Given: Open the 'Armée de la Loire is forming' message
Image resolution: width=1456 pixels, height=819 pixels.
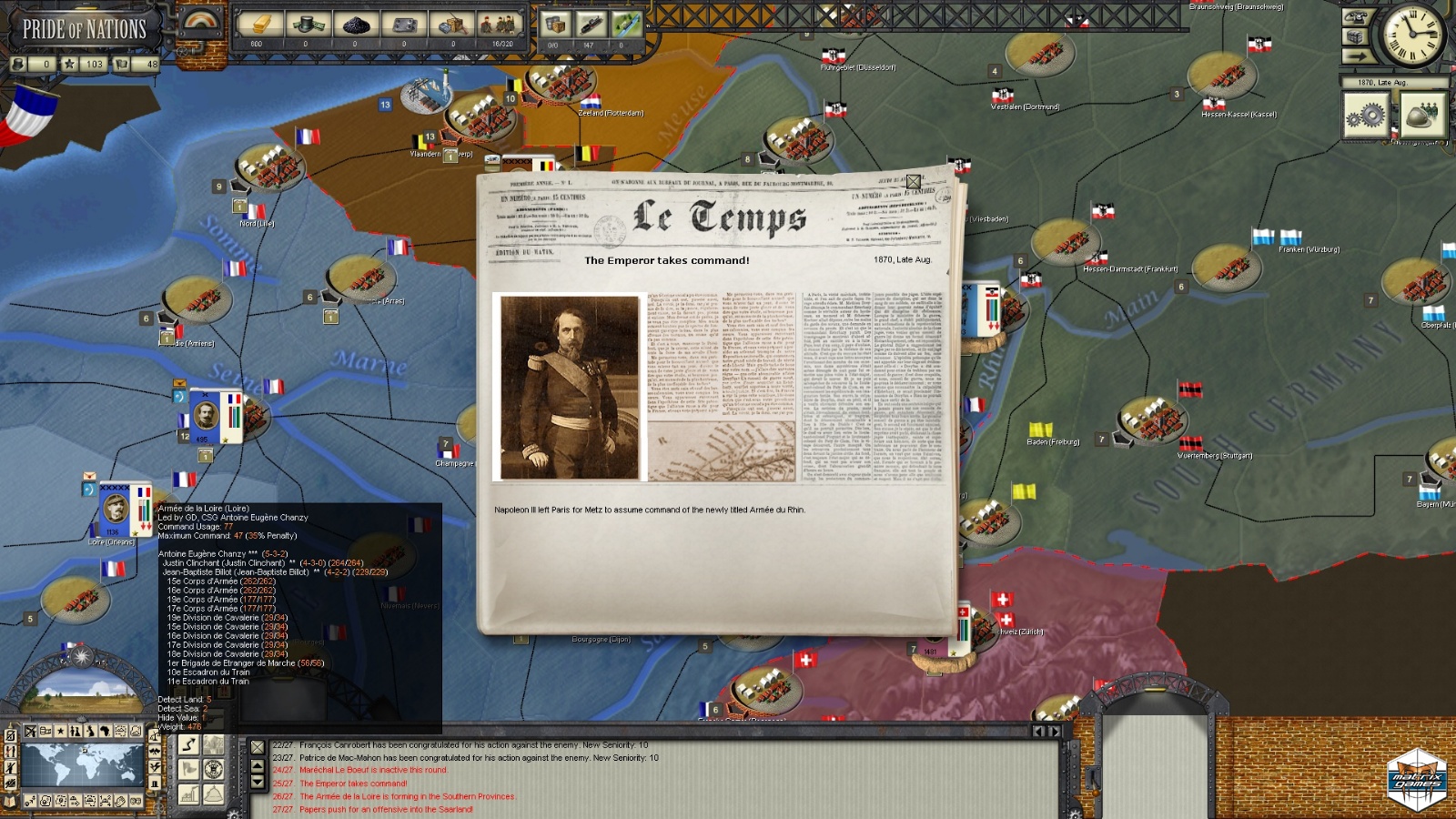Looking at the screenshot, I should click(407, 796).
